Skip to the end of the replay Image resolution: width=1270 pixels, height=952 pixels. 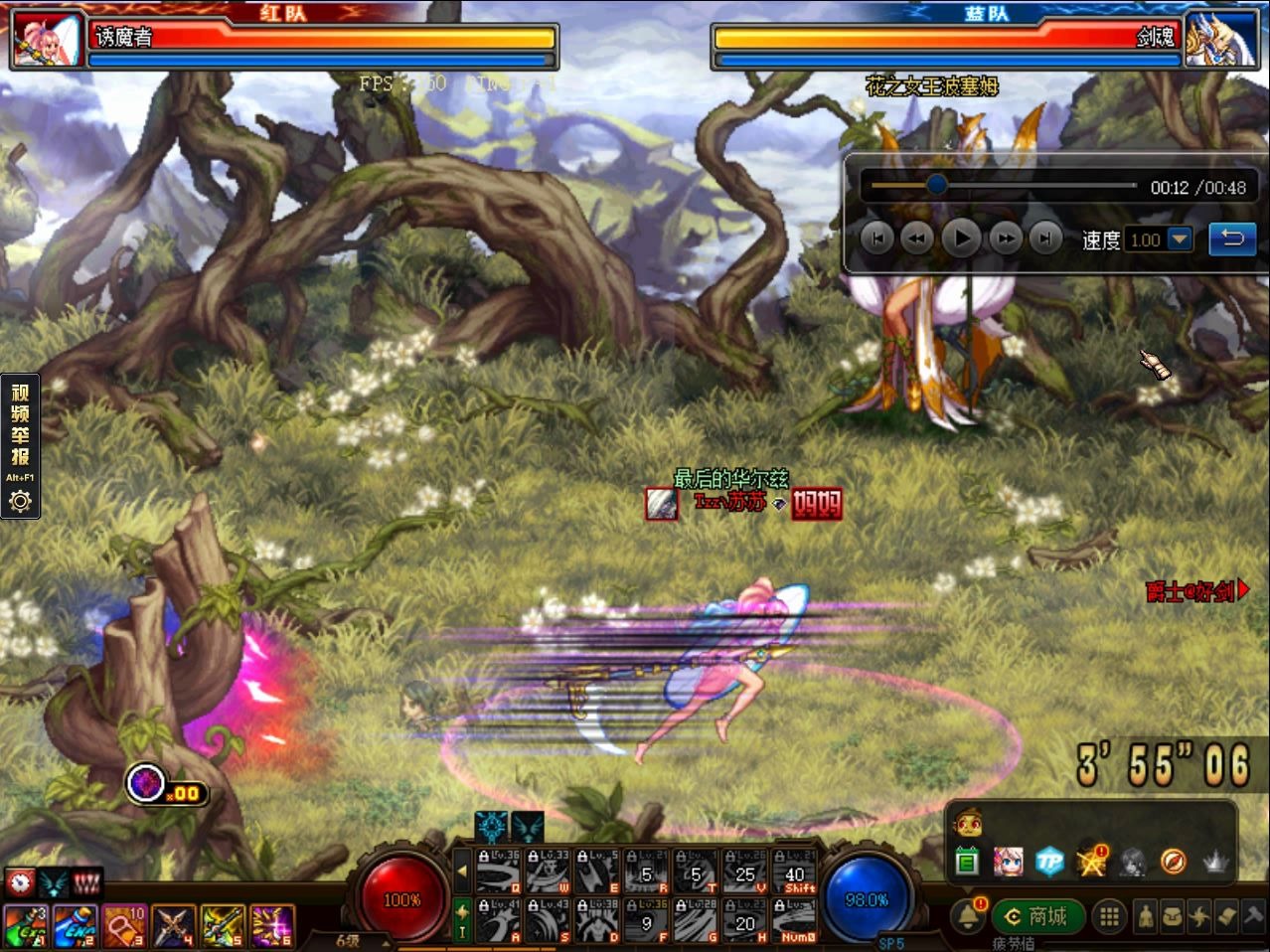click(x=1044, y=238)
